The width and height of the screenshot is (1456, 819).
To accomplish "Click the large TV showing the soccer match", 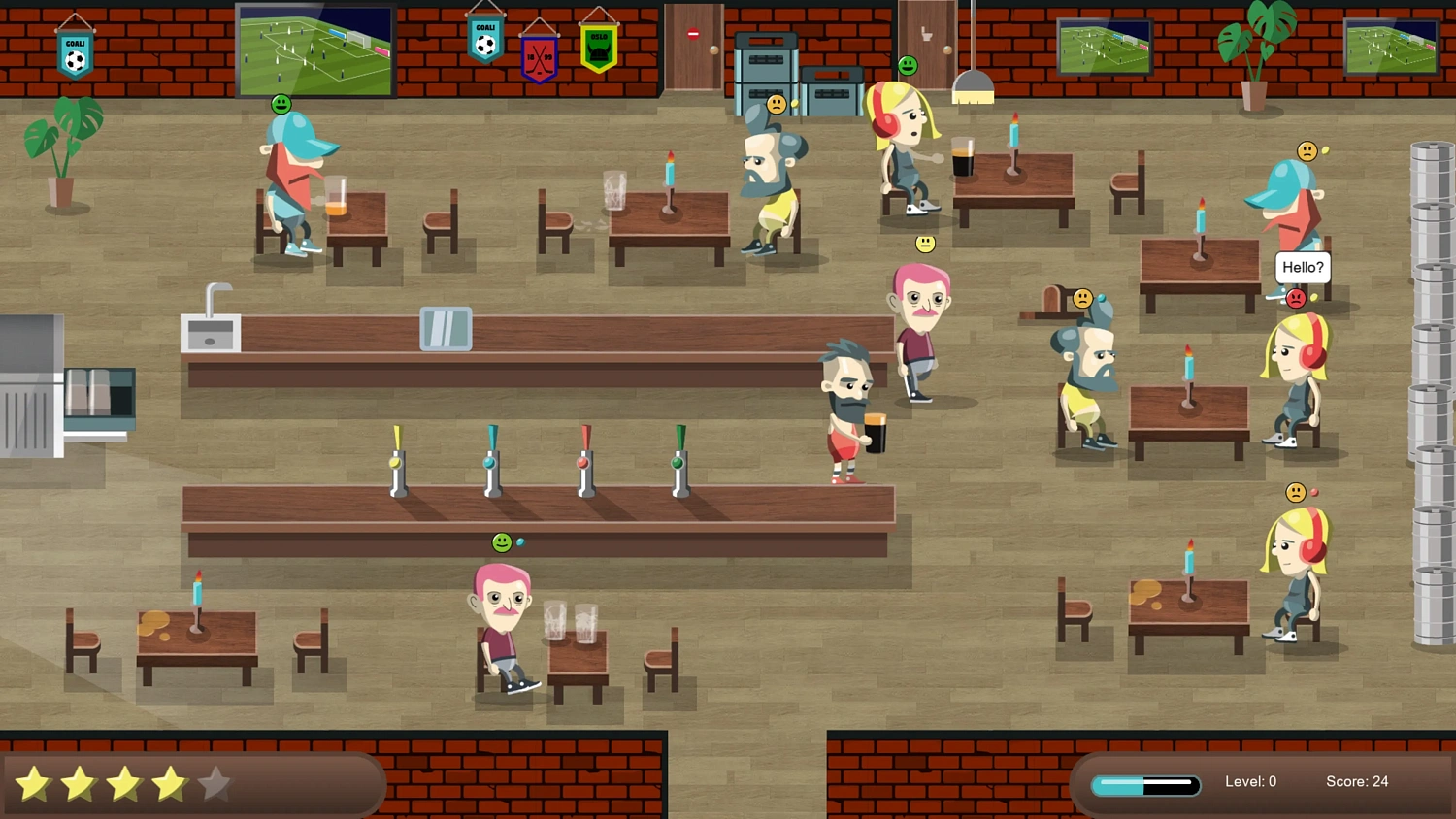I will (x=315, y=50).
